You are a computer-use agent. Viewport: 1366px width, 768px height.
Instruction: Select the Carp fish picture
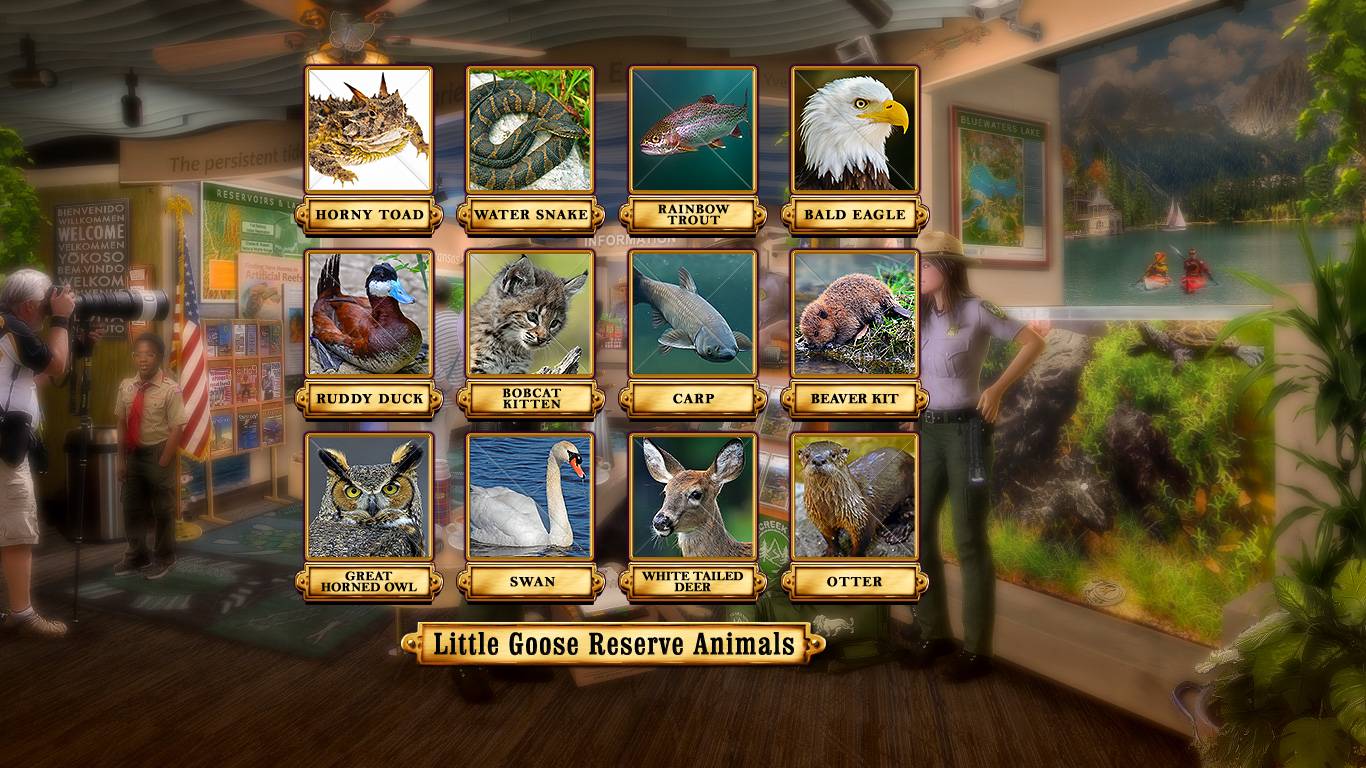click(x=693, y=313)
